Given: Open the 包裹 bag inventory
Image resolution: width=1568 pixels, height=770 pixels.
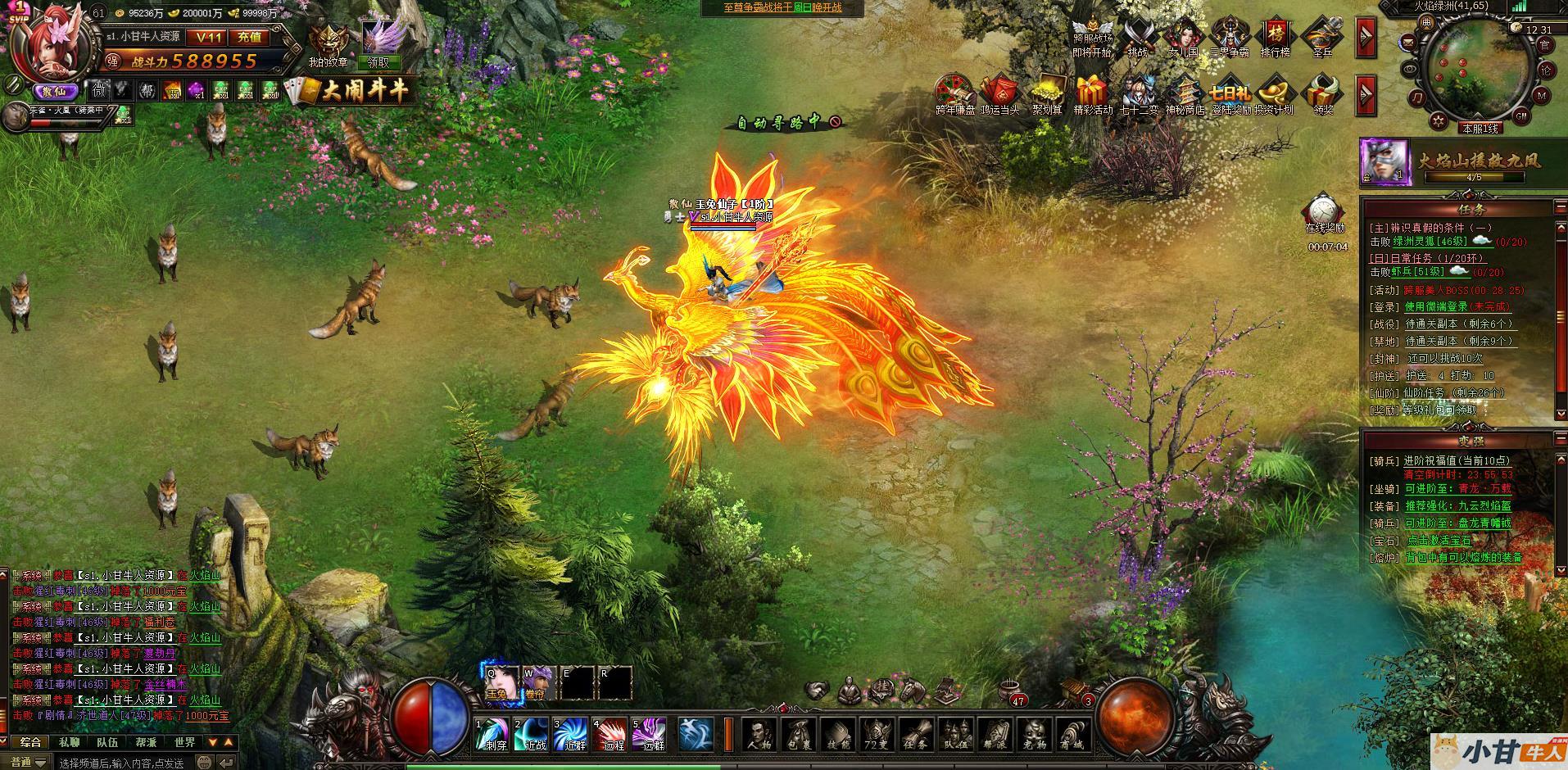Looking at the screenshot, I should pyautogui.click(x=799, y=735).
